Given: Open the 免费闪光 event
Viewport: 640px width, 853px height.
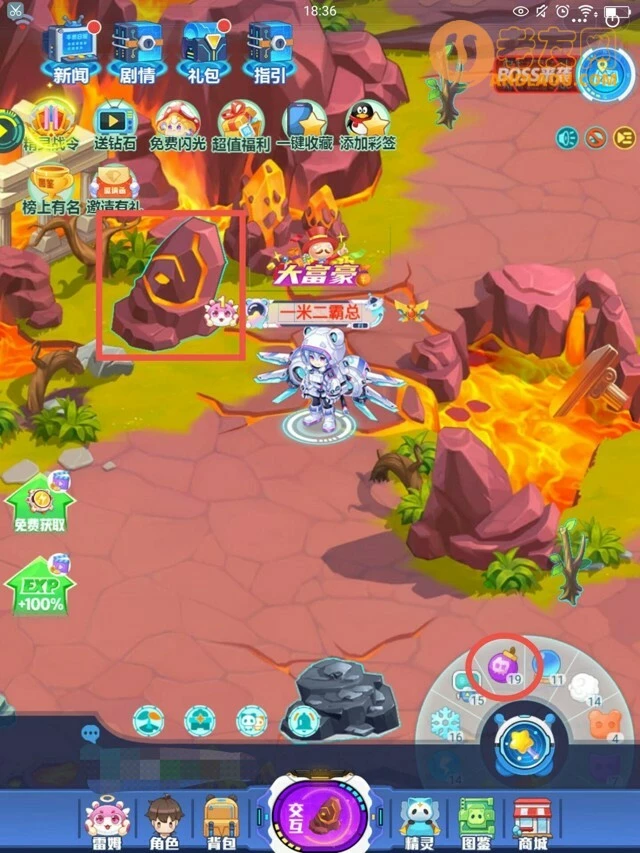Looking at the screenshot, I should click(177, 125).
